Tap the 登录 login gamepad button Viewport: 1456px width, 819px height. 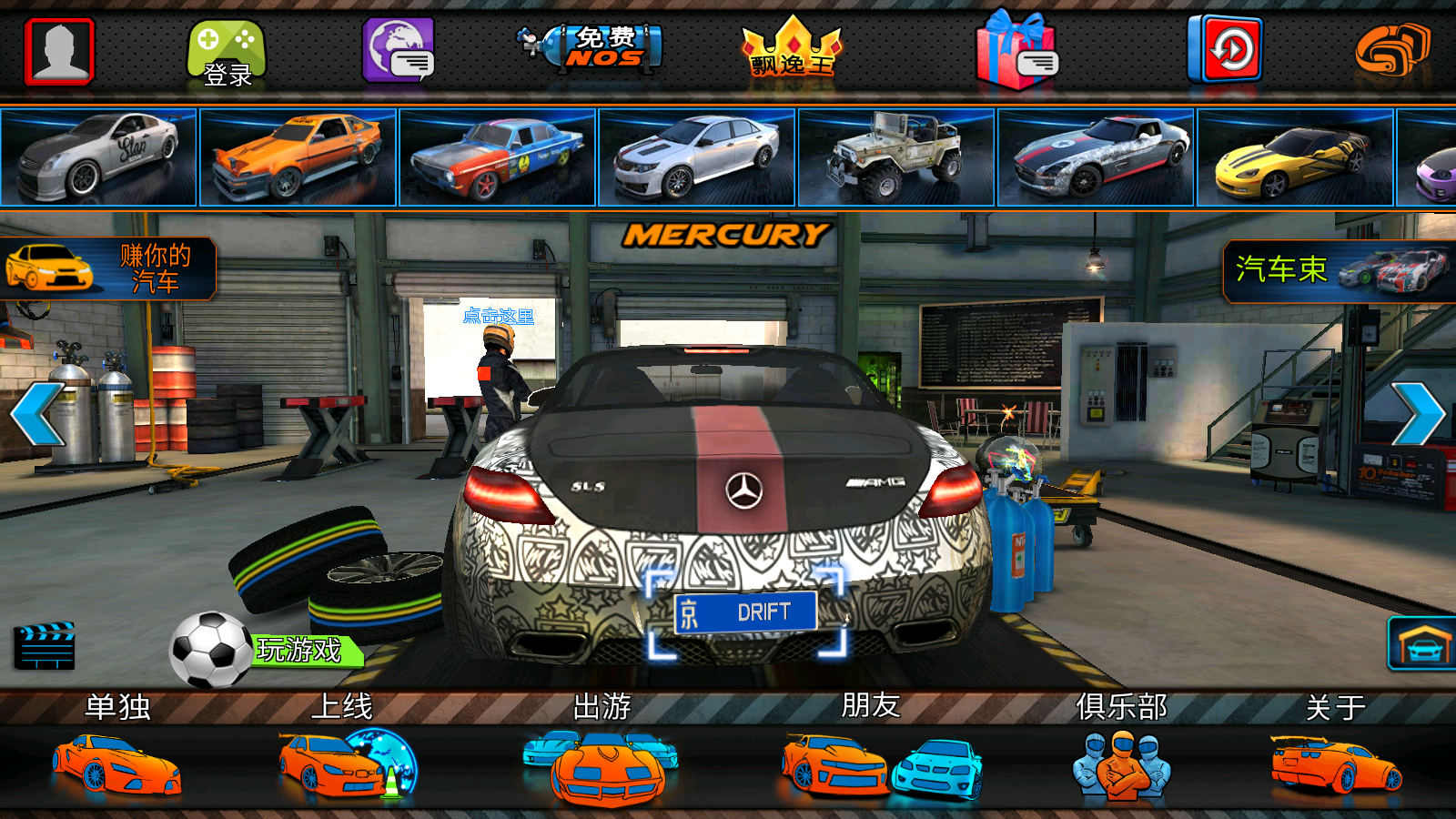227,54
